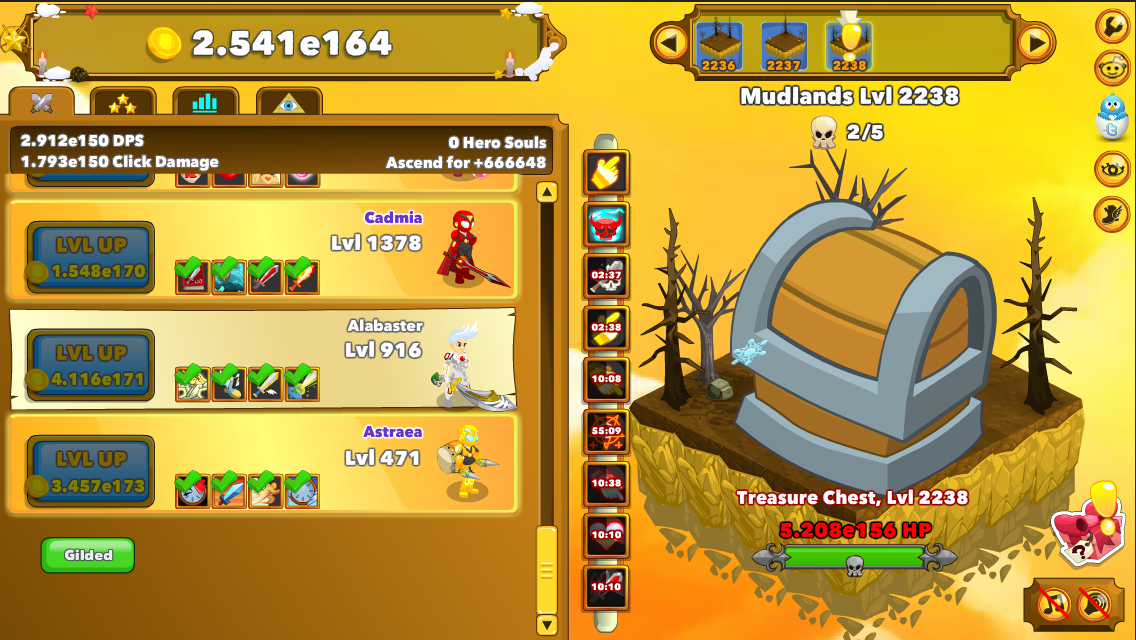The image size is (1136, 640).
Task: Level up Alabaster hero
Action: click(x=91, y=365)
